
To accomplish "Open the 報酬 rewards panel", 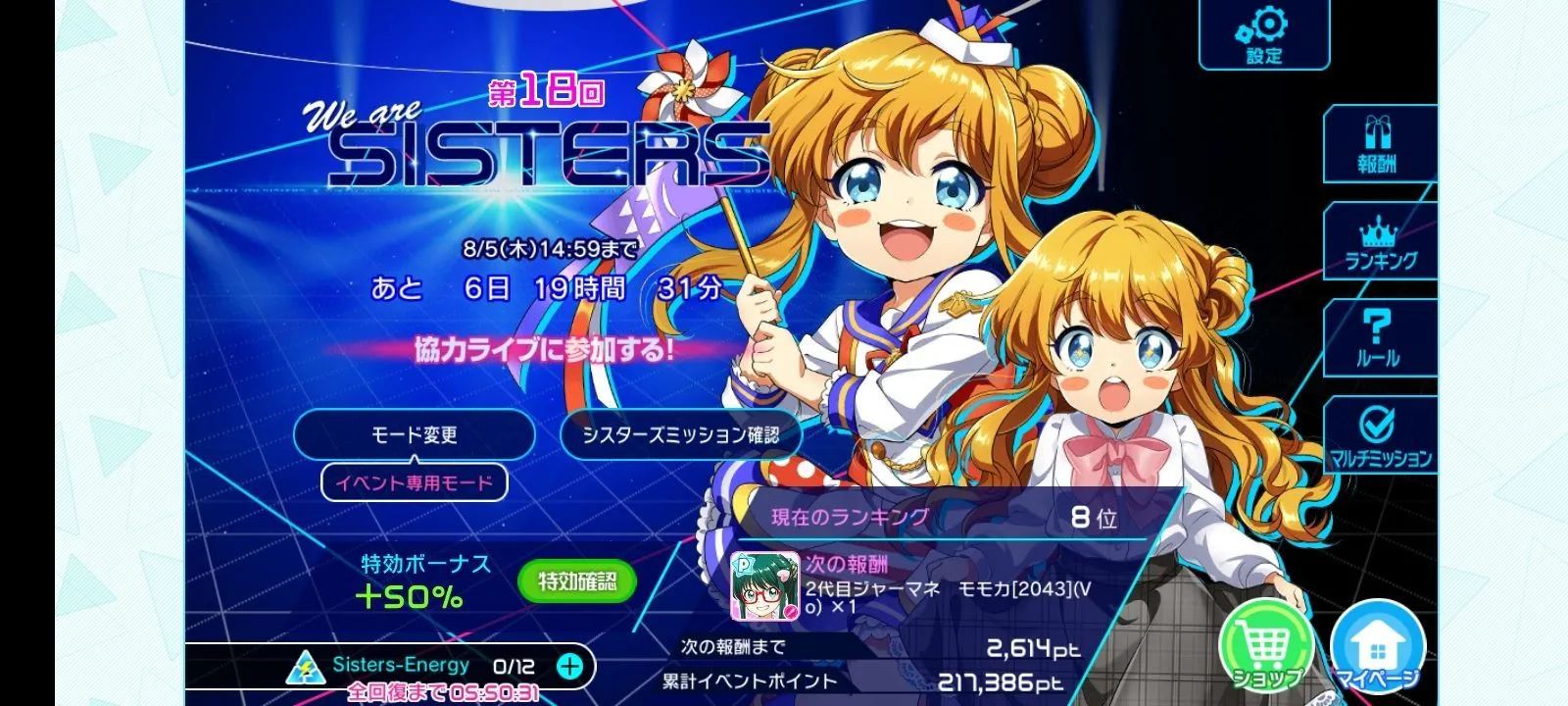I will coord(1377,145).
